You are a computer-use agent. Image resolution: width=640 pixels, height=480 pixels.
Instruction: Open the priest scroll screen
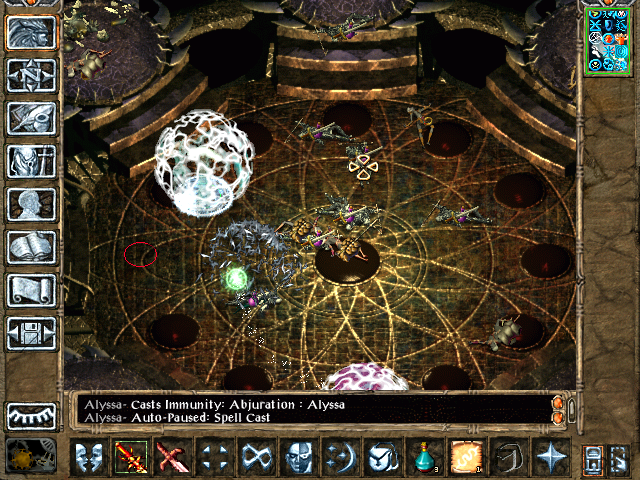32,290
